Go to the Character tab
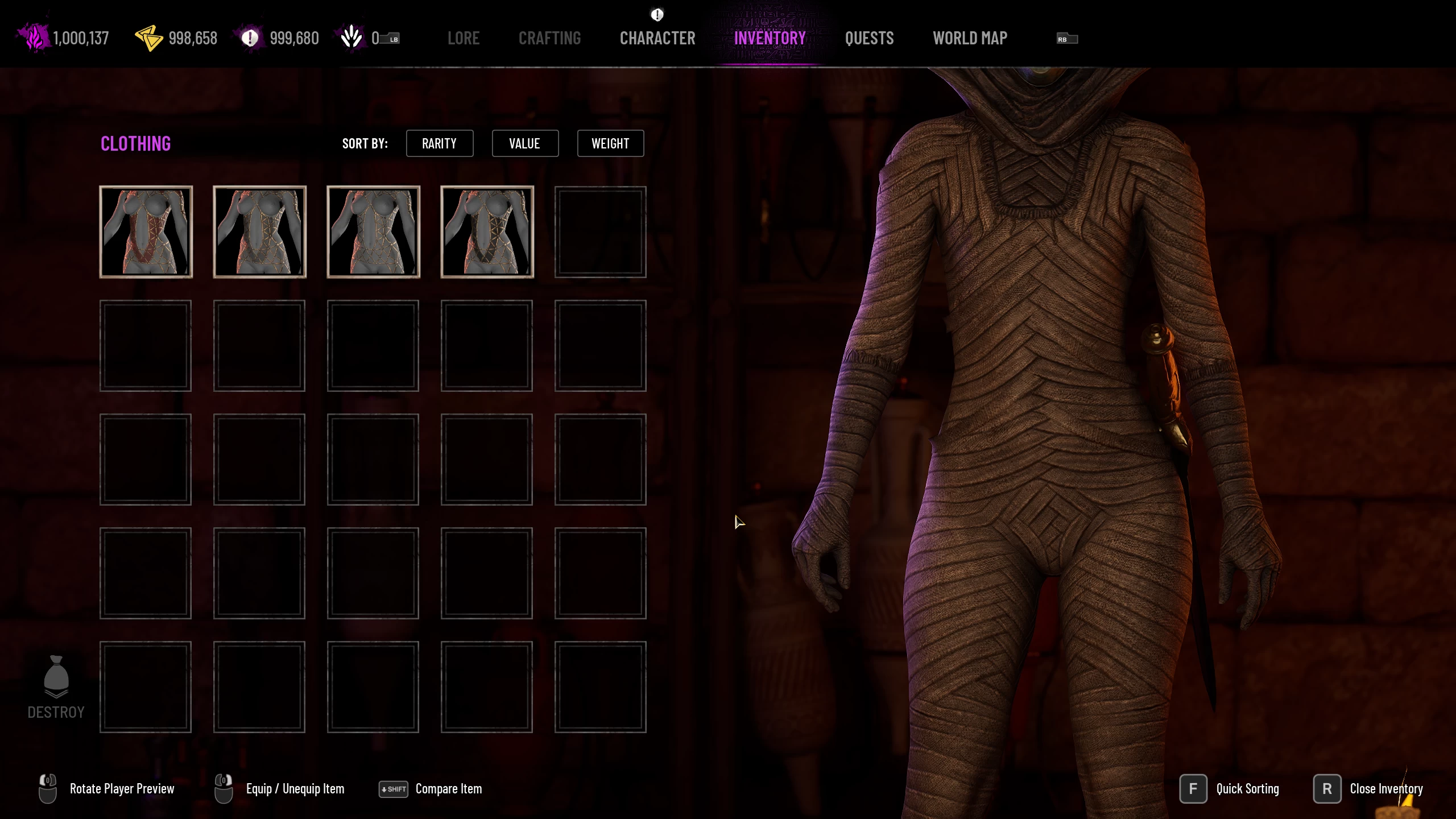 coord(657,38)
